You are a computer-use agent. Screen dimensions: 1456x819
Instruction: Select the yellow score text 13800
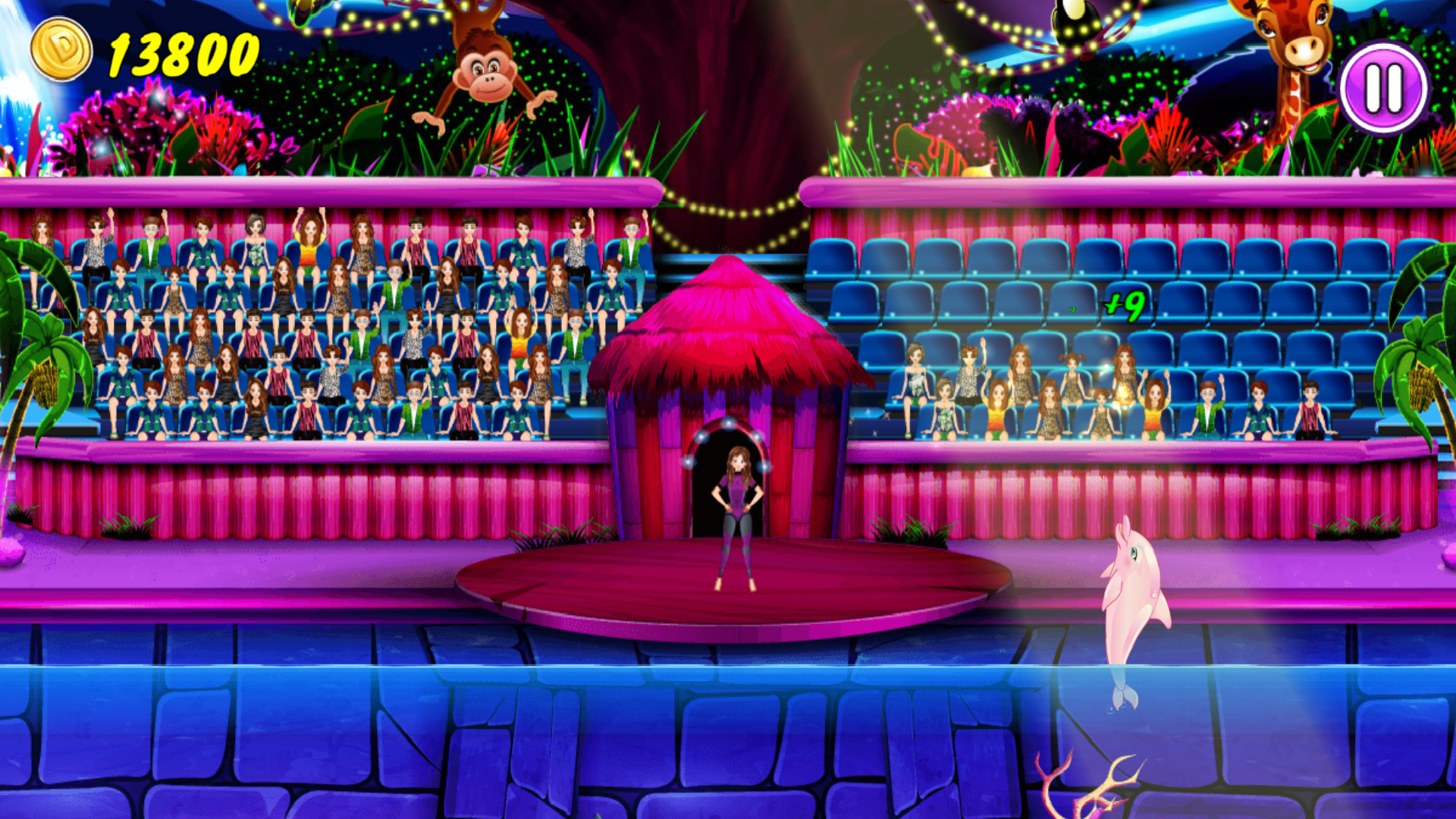(x=182, y=49)
